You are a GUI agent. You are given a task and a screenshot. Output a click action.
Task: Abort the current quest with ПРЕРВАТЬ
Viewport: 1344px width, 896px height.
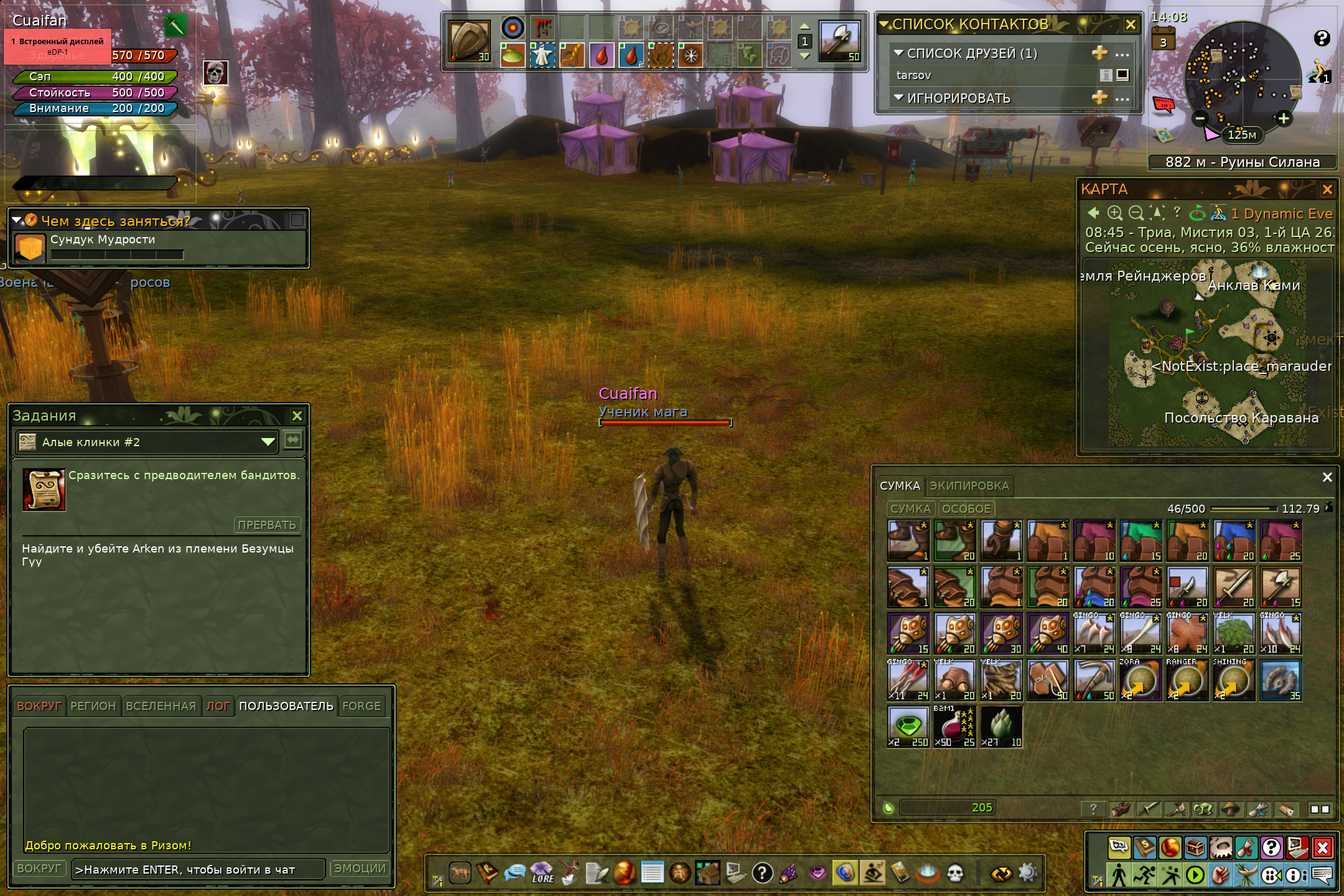pos(267,525)
